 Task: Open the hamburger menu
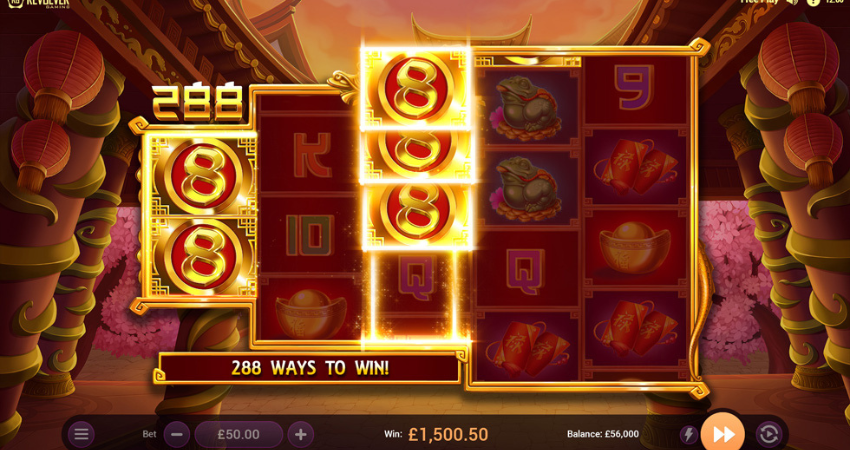[x=82, y=434]
